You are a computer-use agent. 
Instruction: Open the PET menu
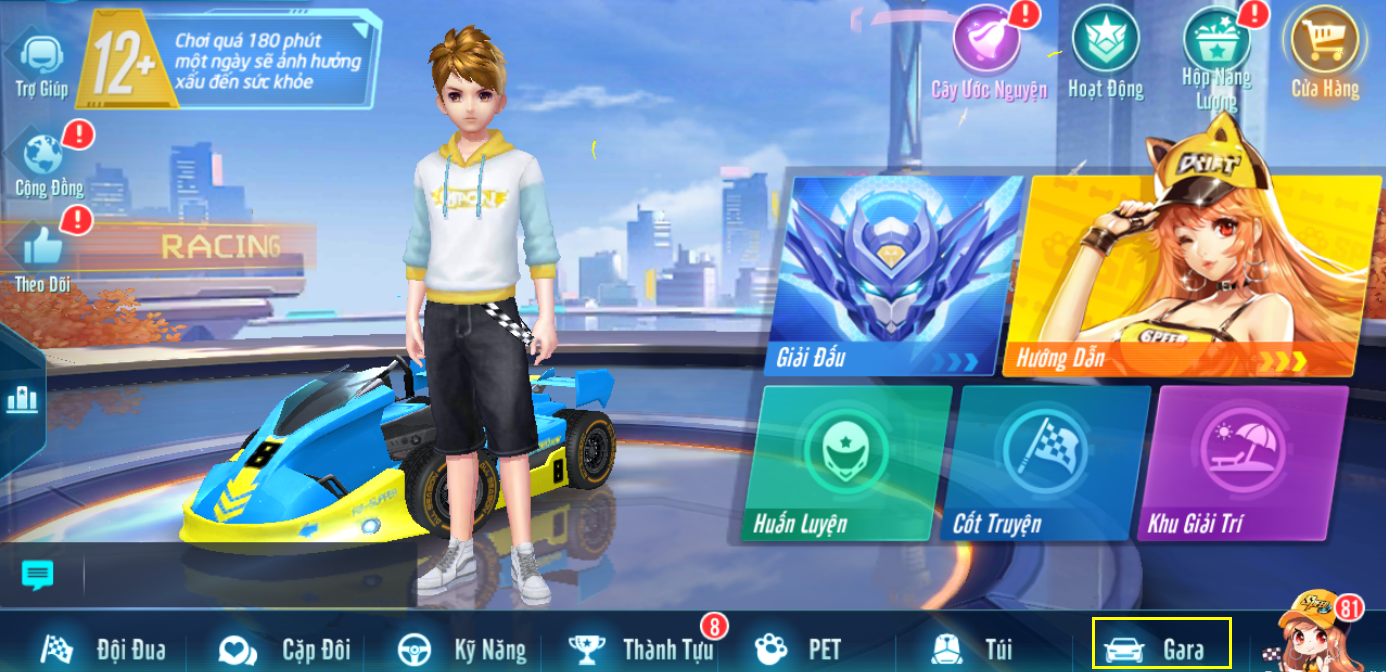point(797,650)
